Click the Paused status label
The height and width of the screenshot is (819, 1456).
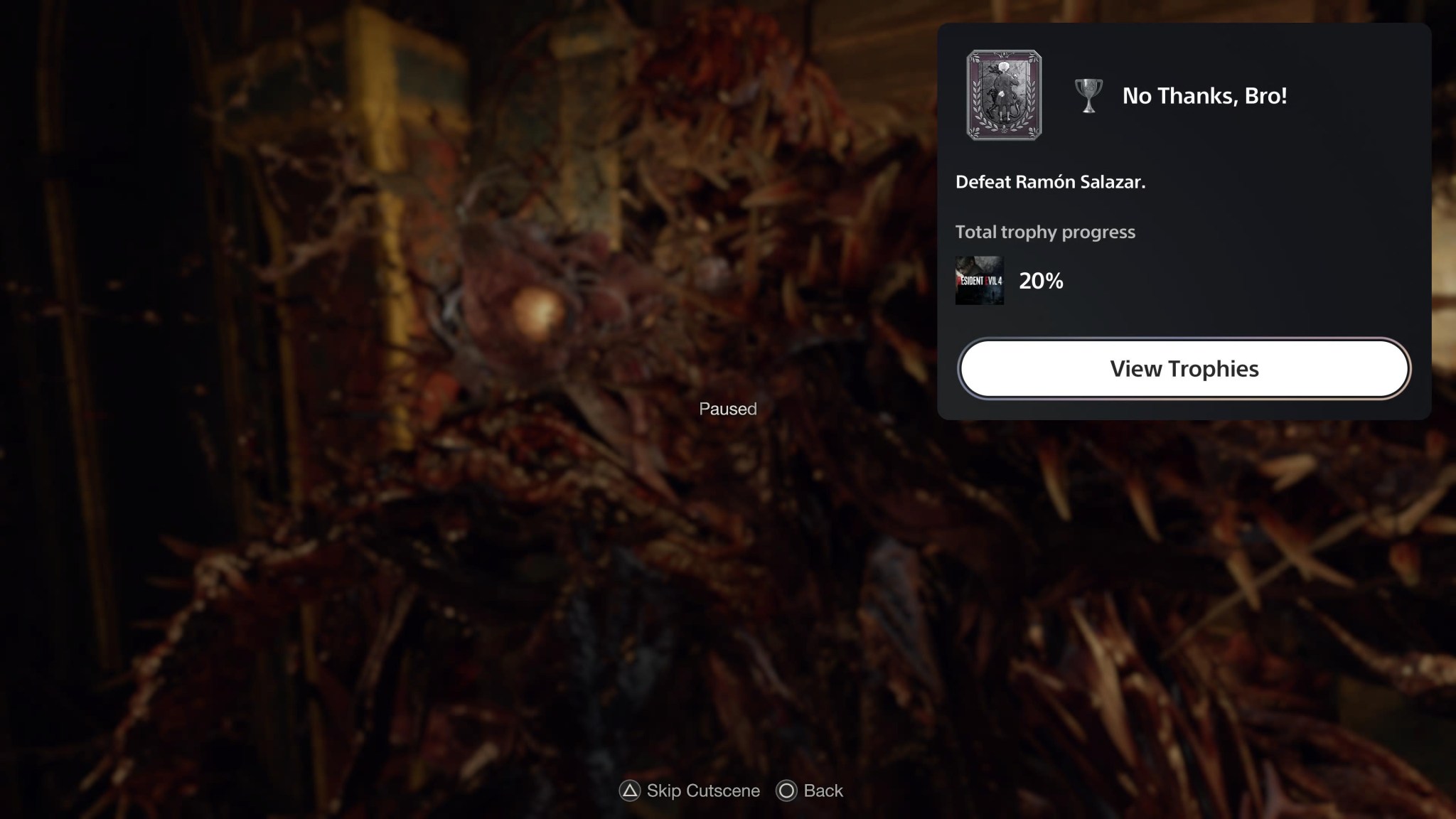tap(727, 409)
